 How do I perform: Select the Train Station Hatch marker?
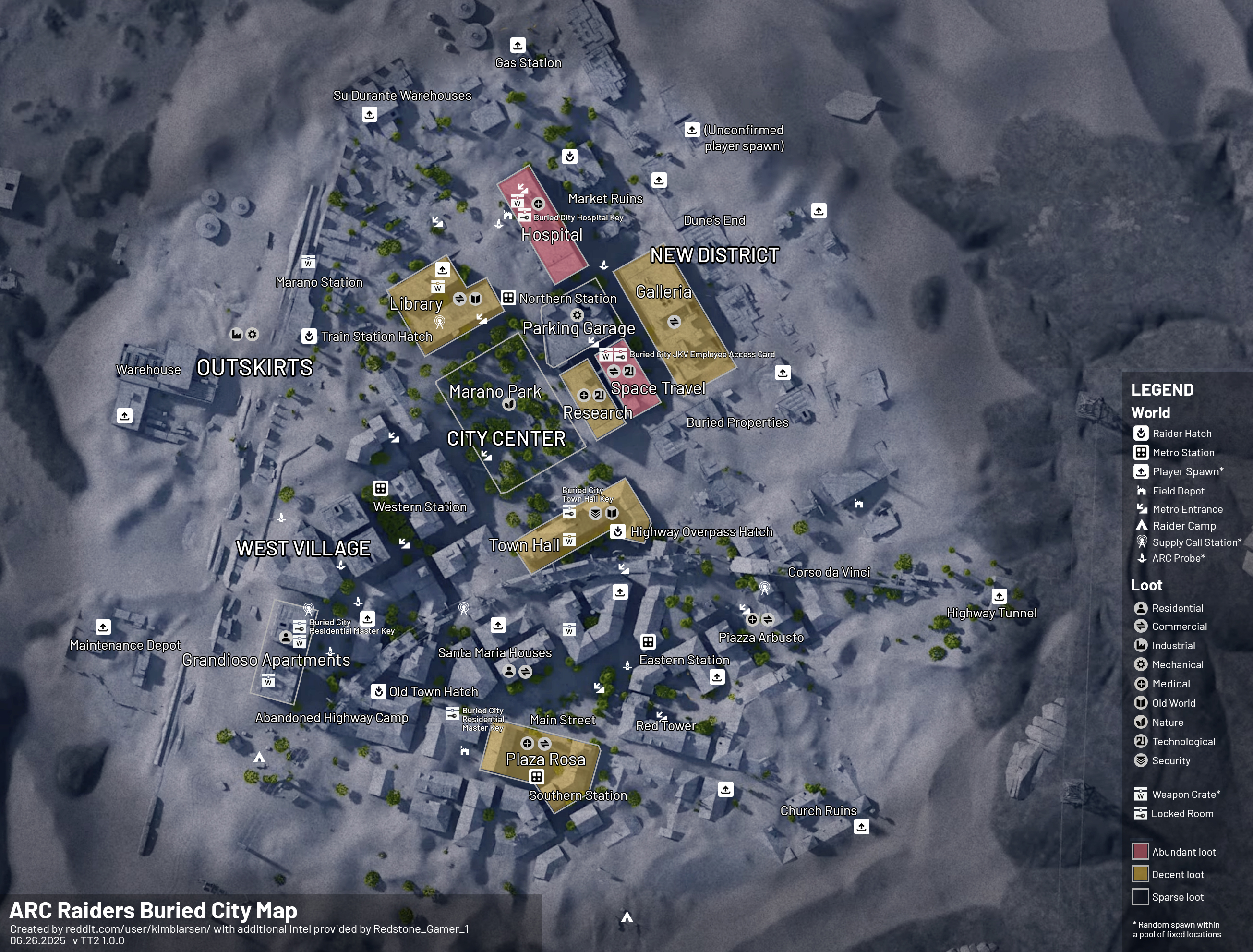pyautogui.click(x=308, y=336)
